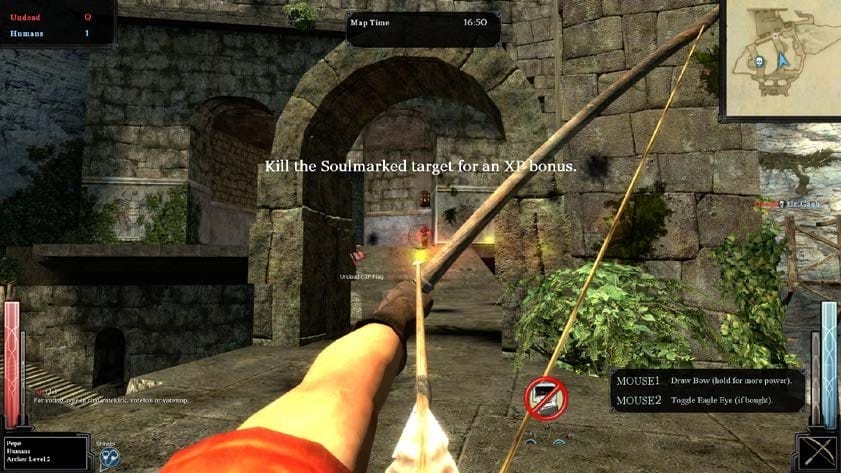Click the chat message about voting
Image resolution: width=841 pixels, height=473 pixels.
pyautogui.click(x=110, y=400)
